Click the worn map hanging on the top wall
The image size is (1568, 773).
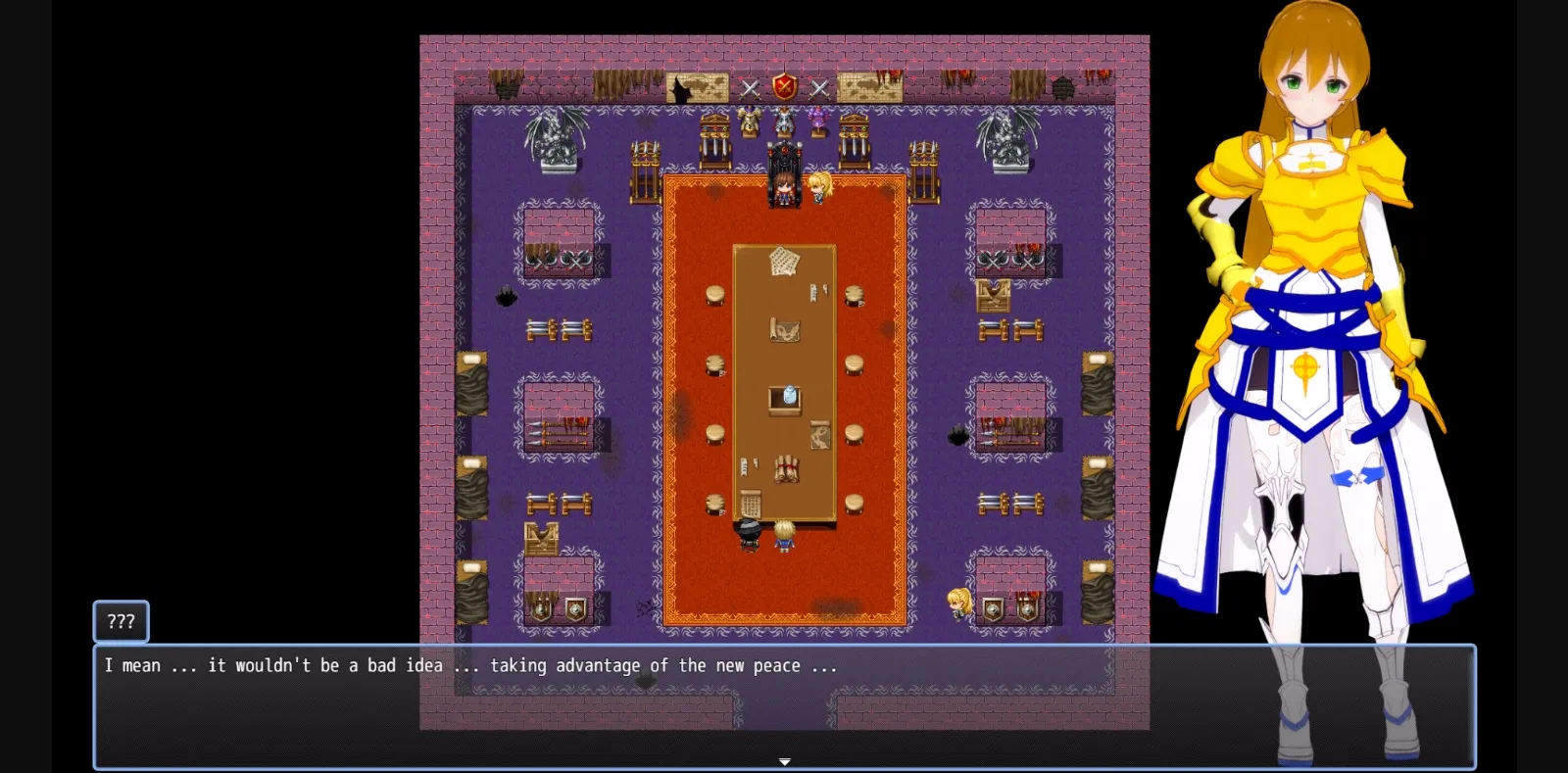coord(697,86)
